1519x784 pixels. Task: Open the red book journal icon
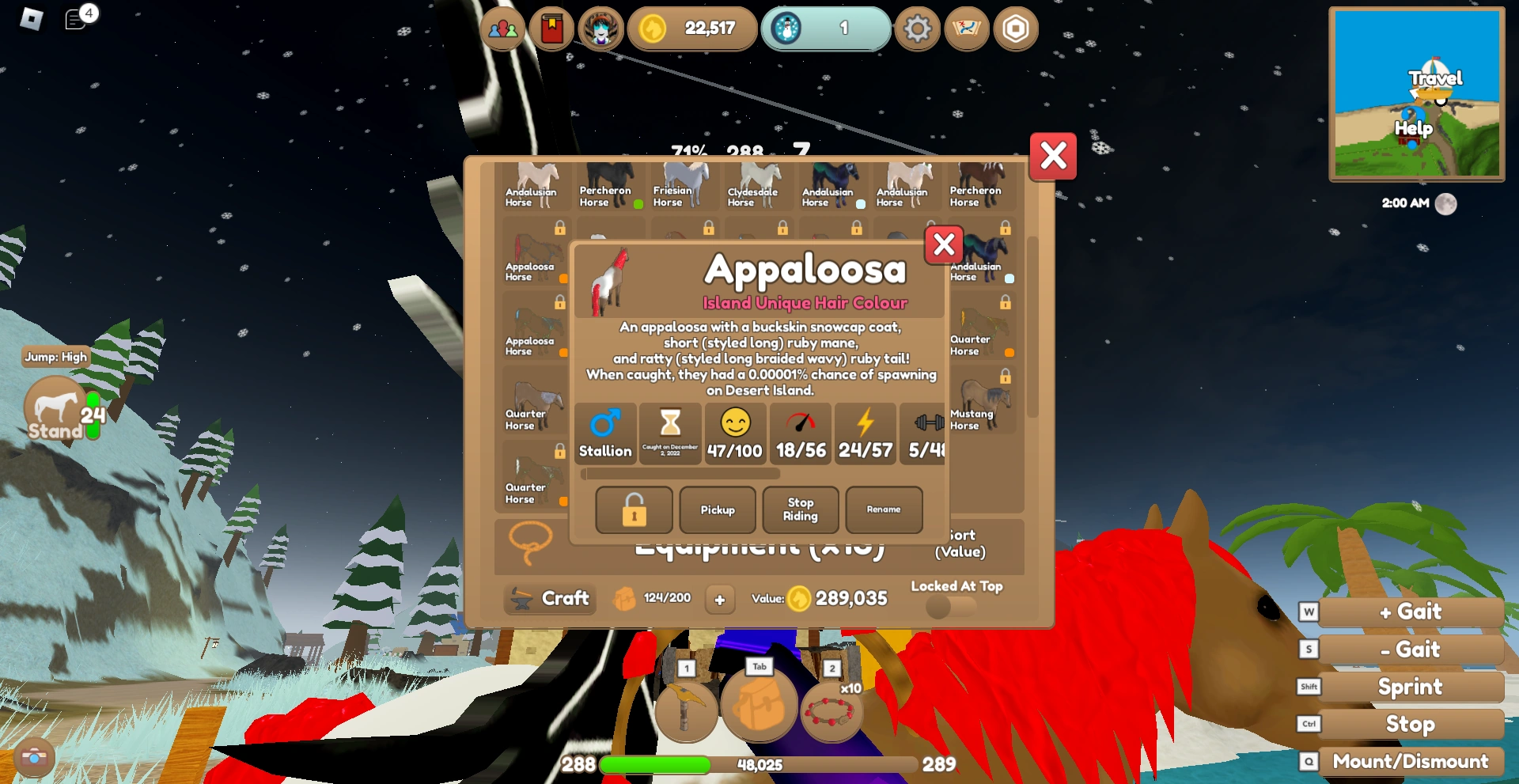[552, 28]
